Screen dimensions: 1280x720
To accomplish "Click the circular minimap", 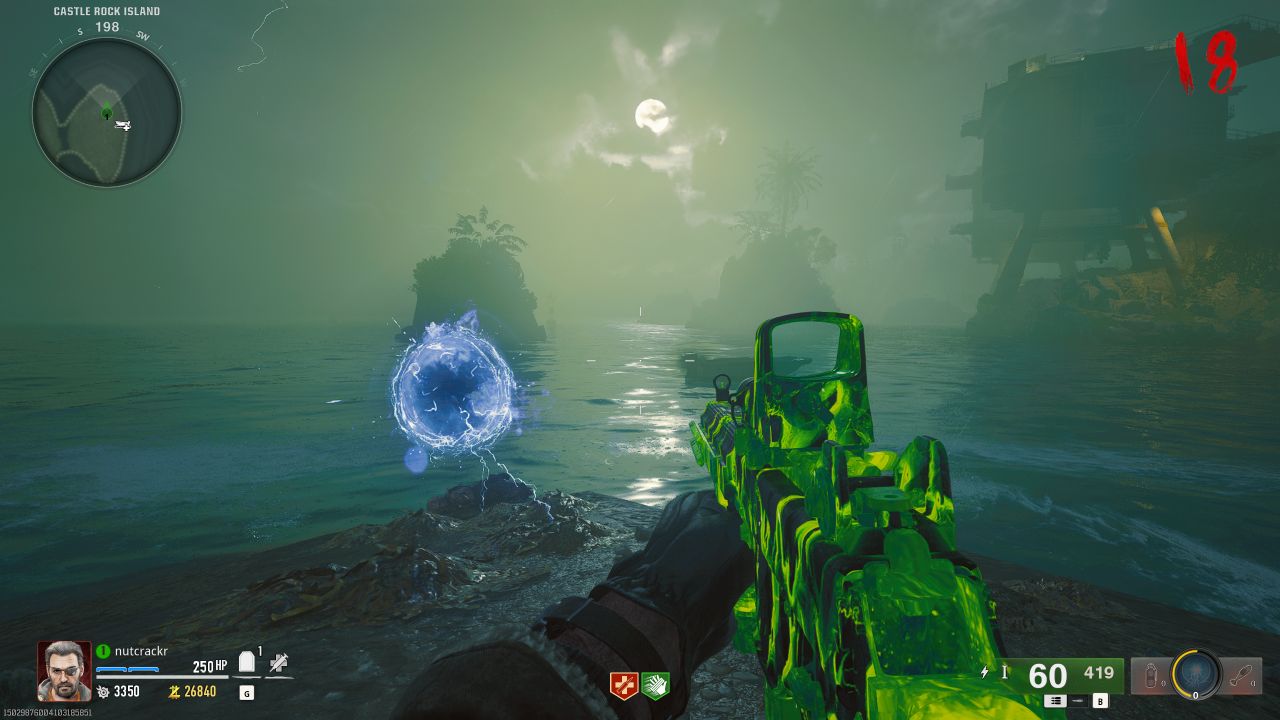I will click(x=106, y=112).
